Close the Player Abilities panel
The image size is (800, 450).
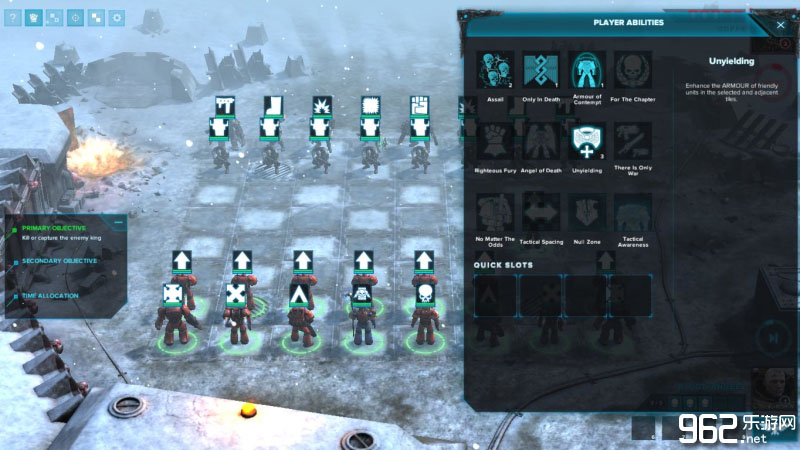tap(780, 24)
